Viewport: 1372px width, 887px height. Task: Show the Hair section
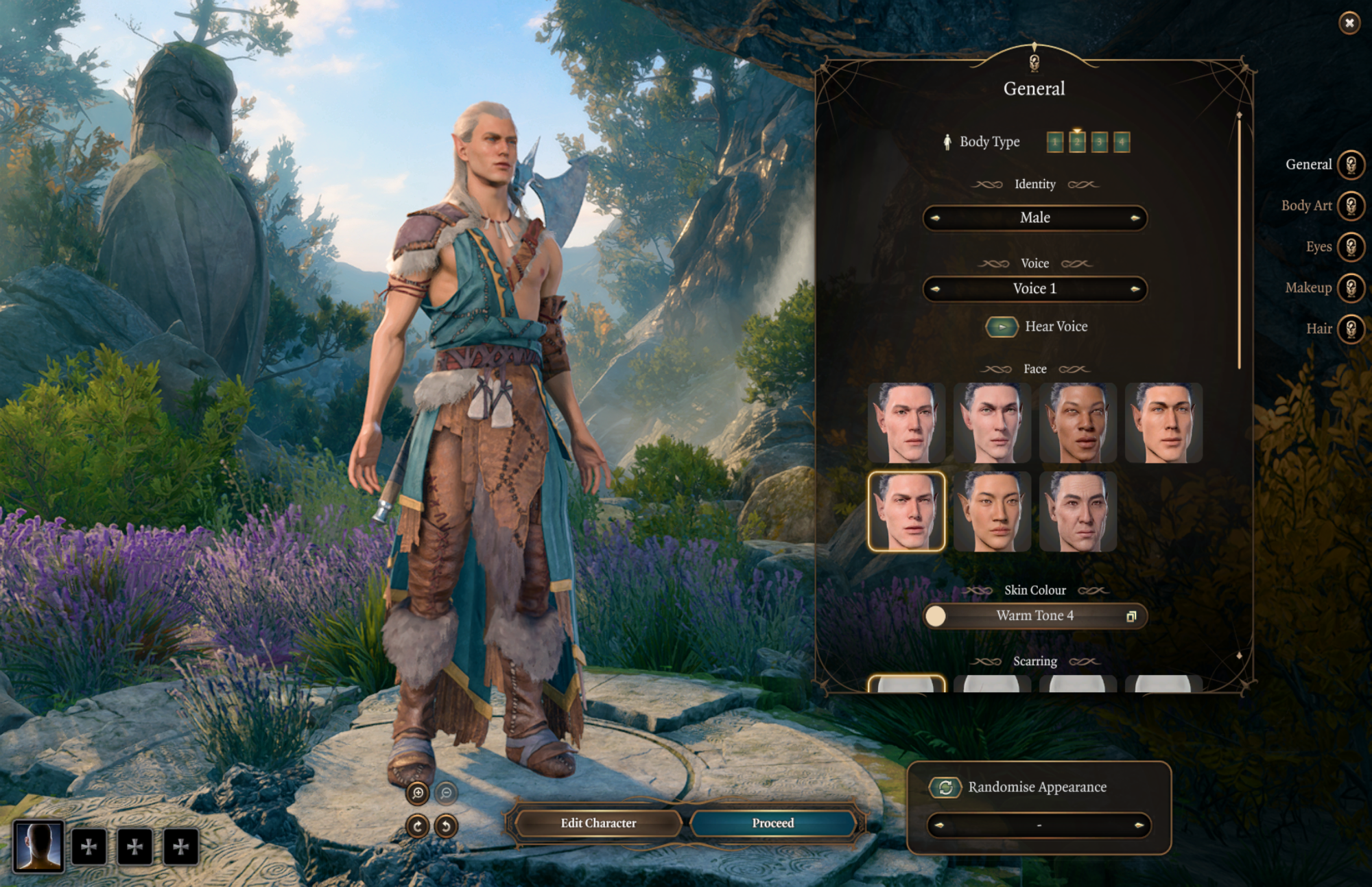coord(1351,329)
